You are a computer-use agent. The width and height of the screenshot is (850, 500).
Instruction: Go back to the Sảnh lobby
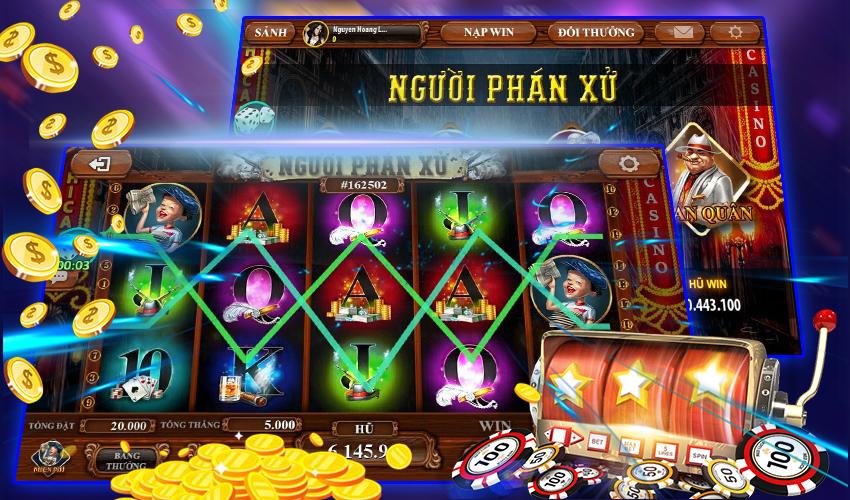click(270, 32)
